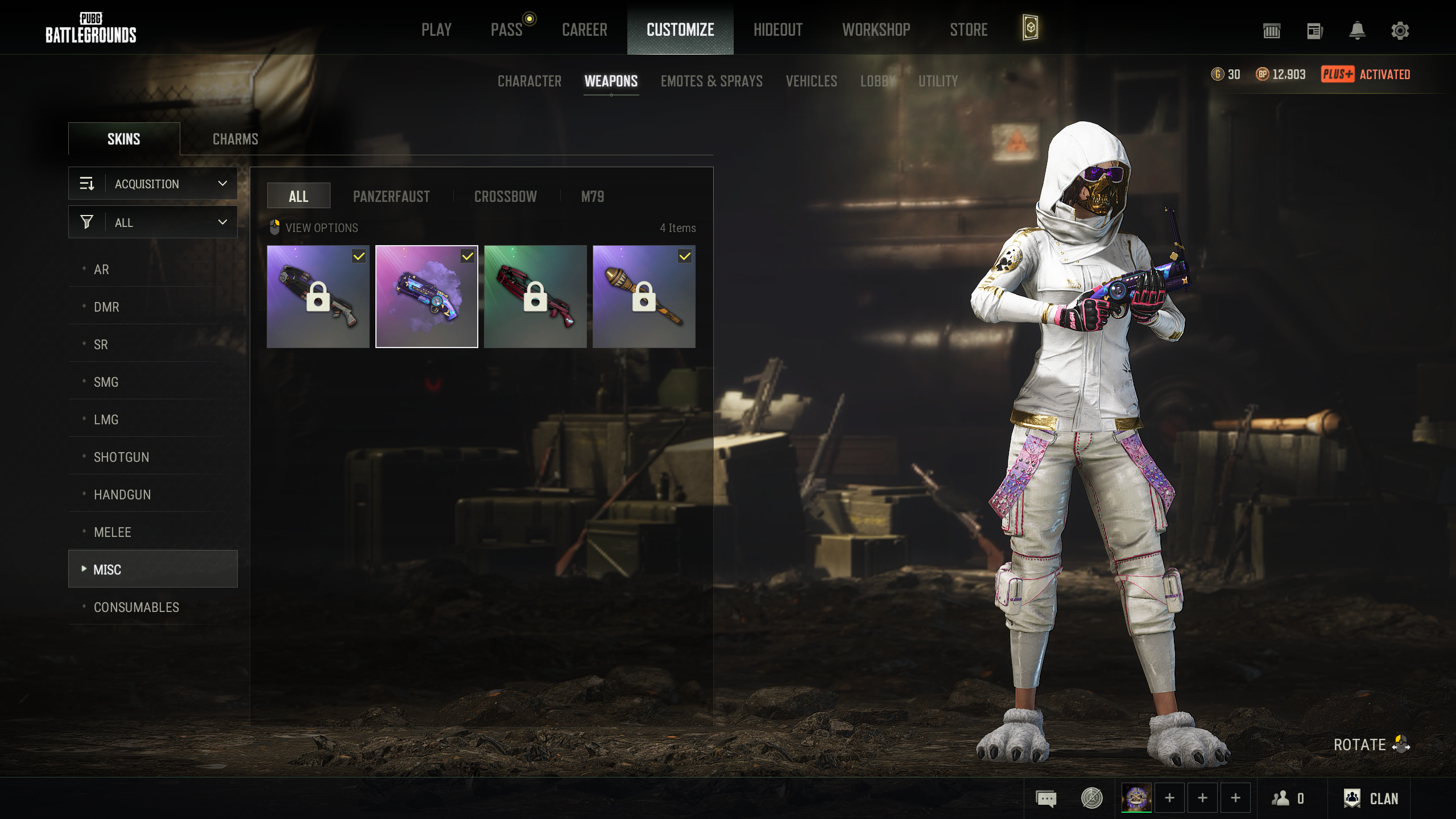Image resolution: width=1456 pixels, height=819 pixels.
Task: Open the chat bubble icon
Action: coord(1046,799)
